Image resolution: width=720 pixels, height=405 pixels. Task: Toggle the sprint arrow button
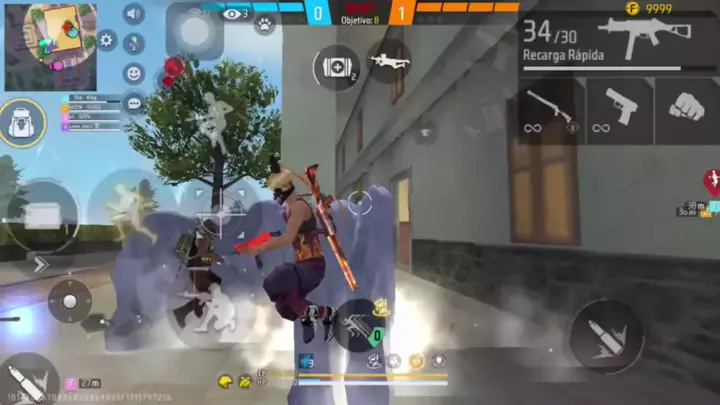pyautogui.click(x=41, y=264)
